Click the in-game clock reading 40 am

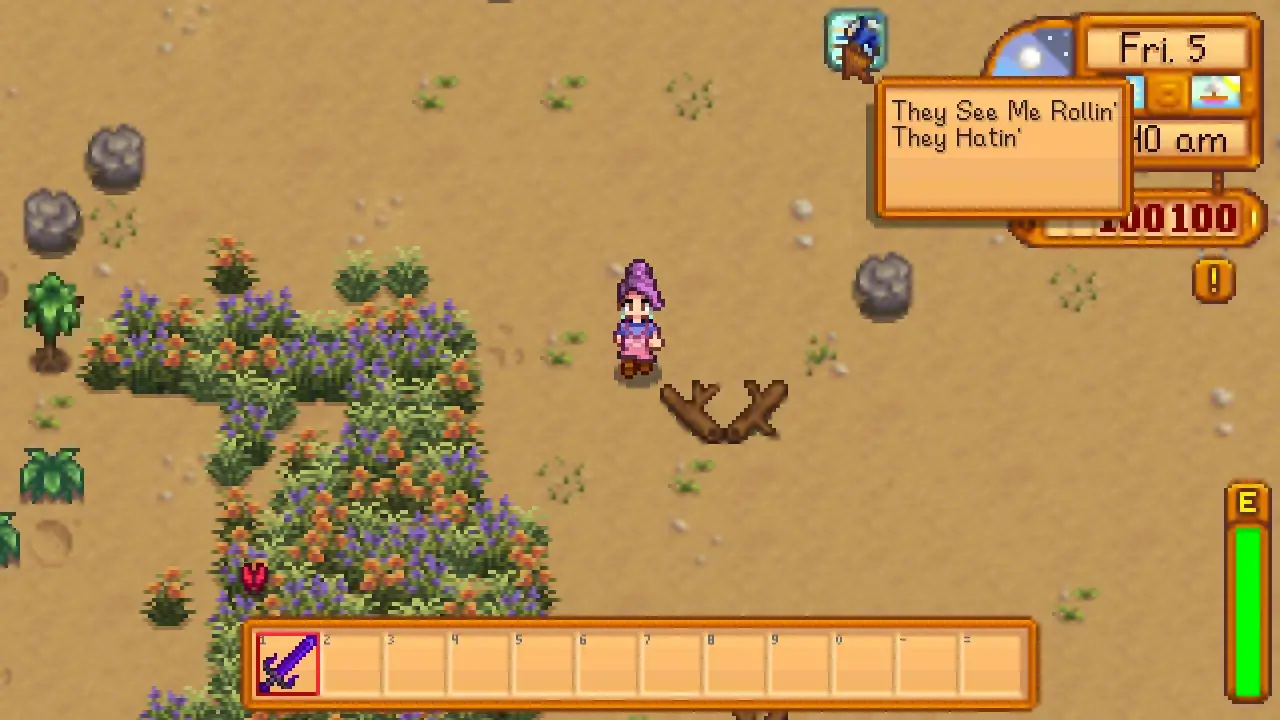1180,140
